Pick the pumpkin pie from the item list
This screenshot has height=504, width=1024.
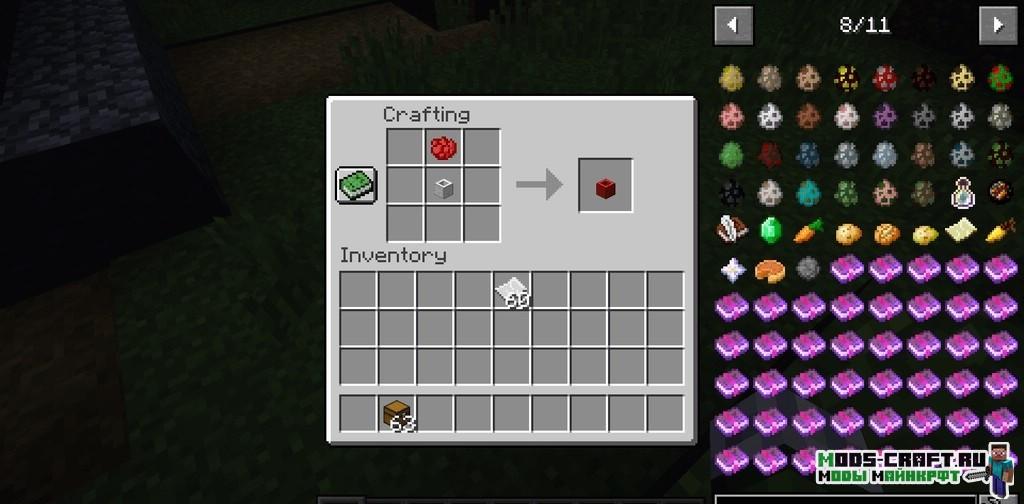coord(769,269)
